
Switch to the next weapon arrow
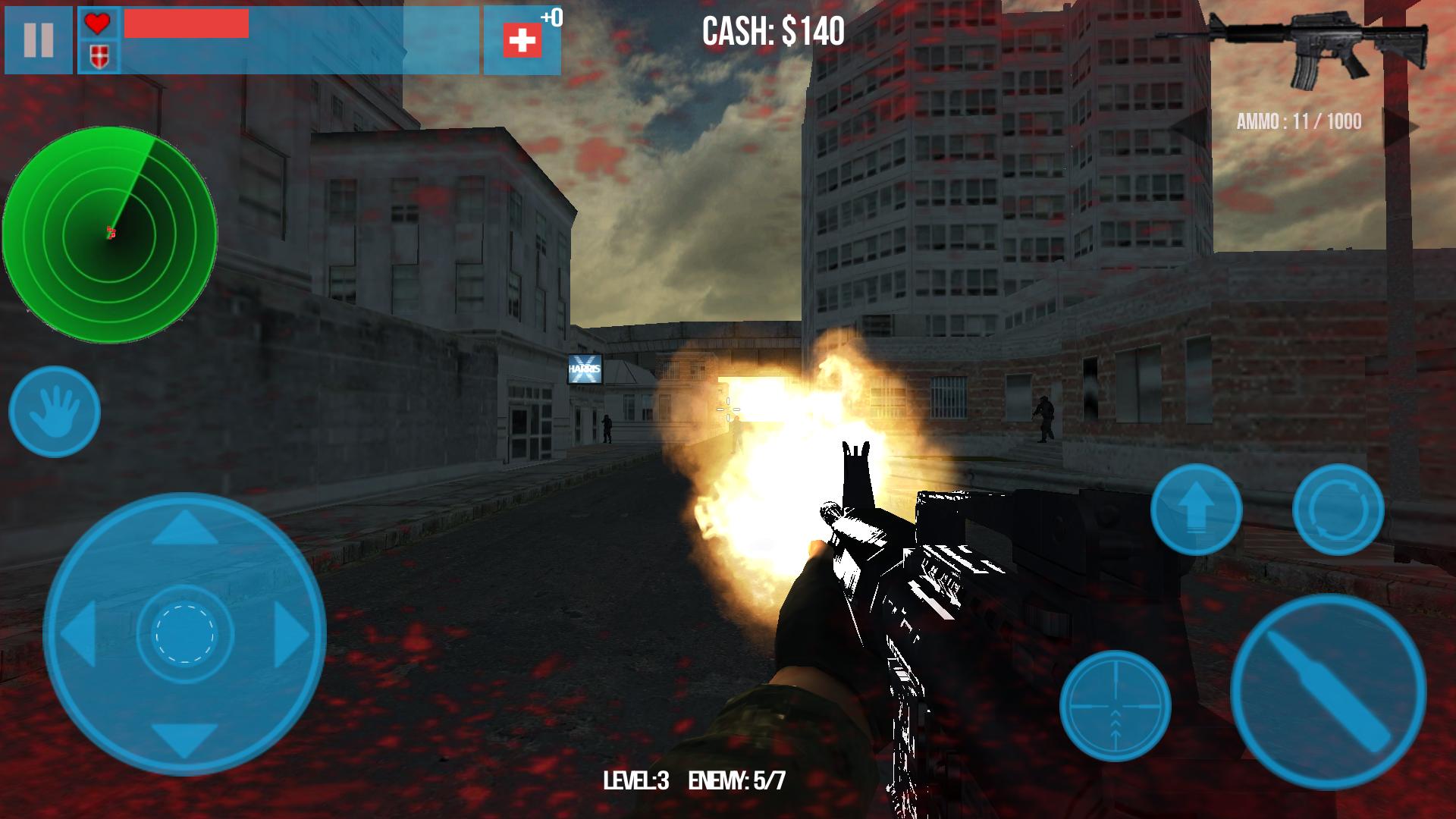pos(1399,126)
